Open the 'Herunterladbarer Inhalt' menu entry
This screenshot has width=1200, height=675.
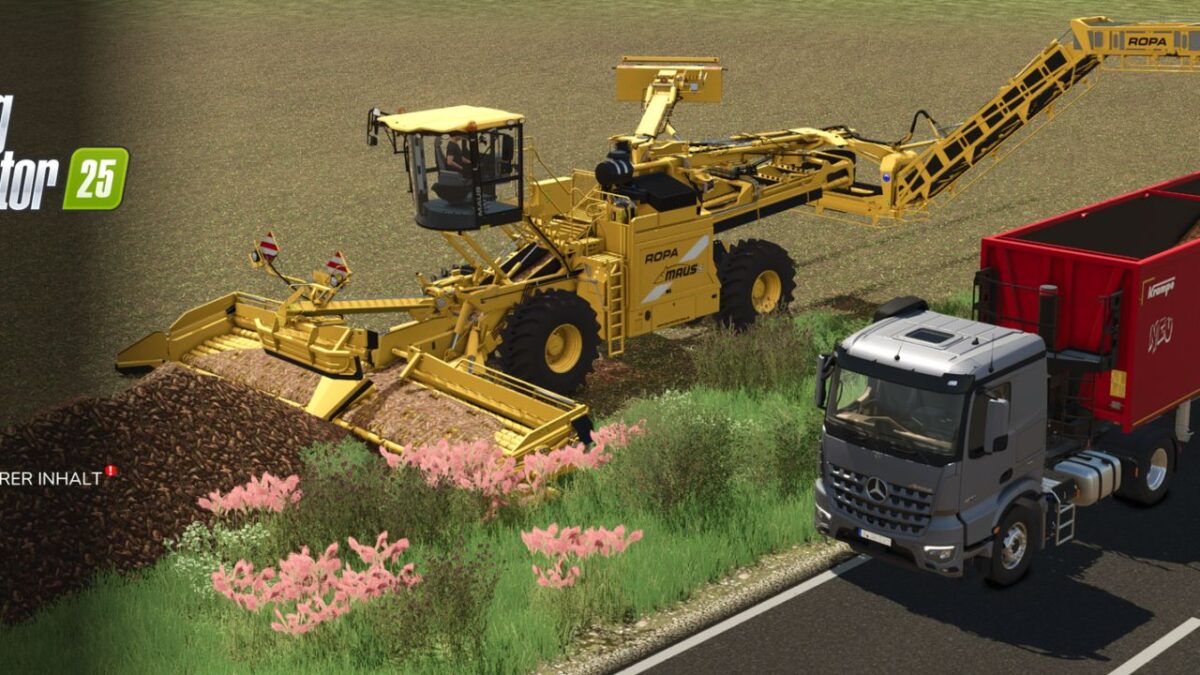pyautogui.click(x=52, y=478)
